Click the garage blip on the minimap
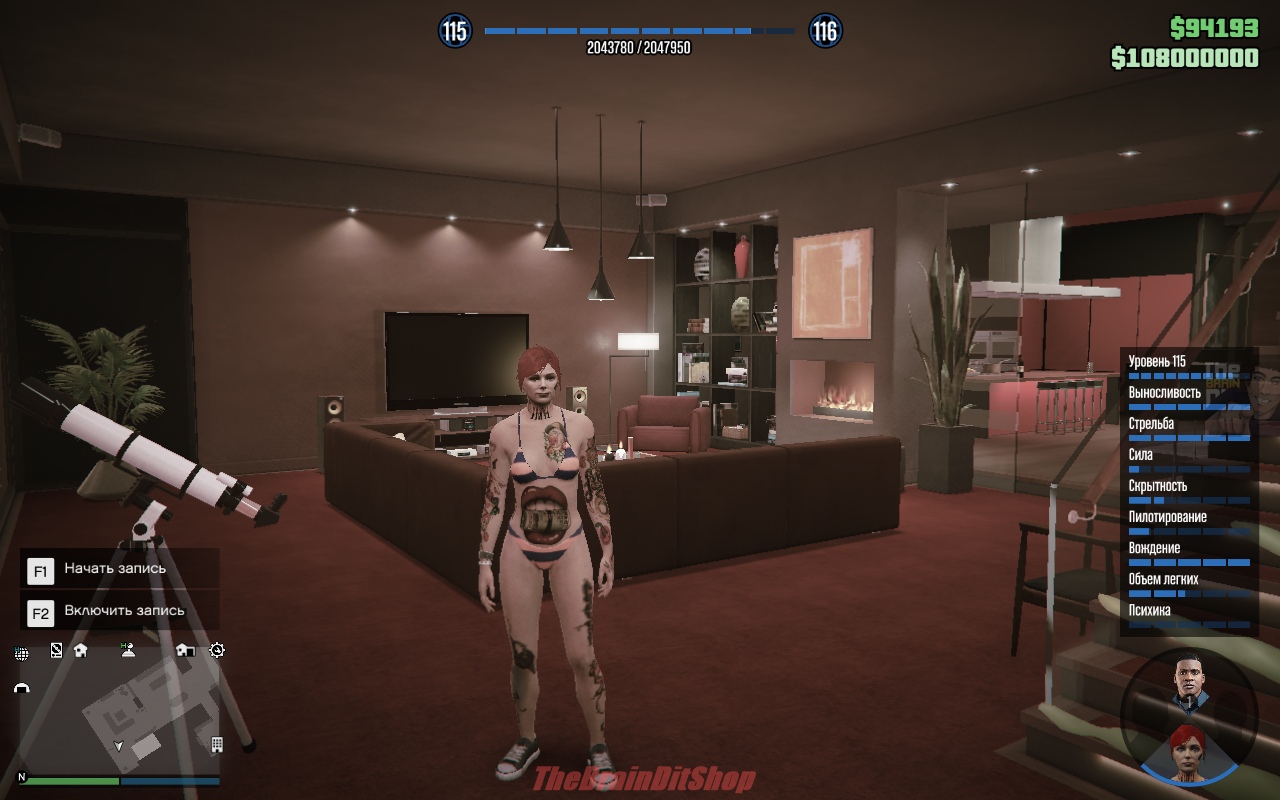Image resolution: width=1280 pixels, height=800 pixels. pos(21,688)
